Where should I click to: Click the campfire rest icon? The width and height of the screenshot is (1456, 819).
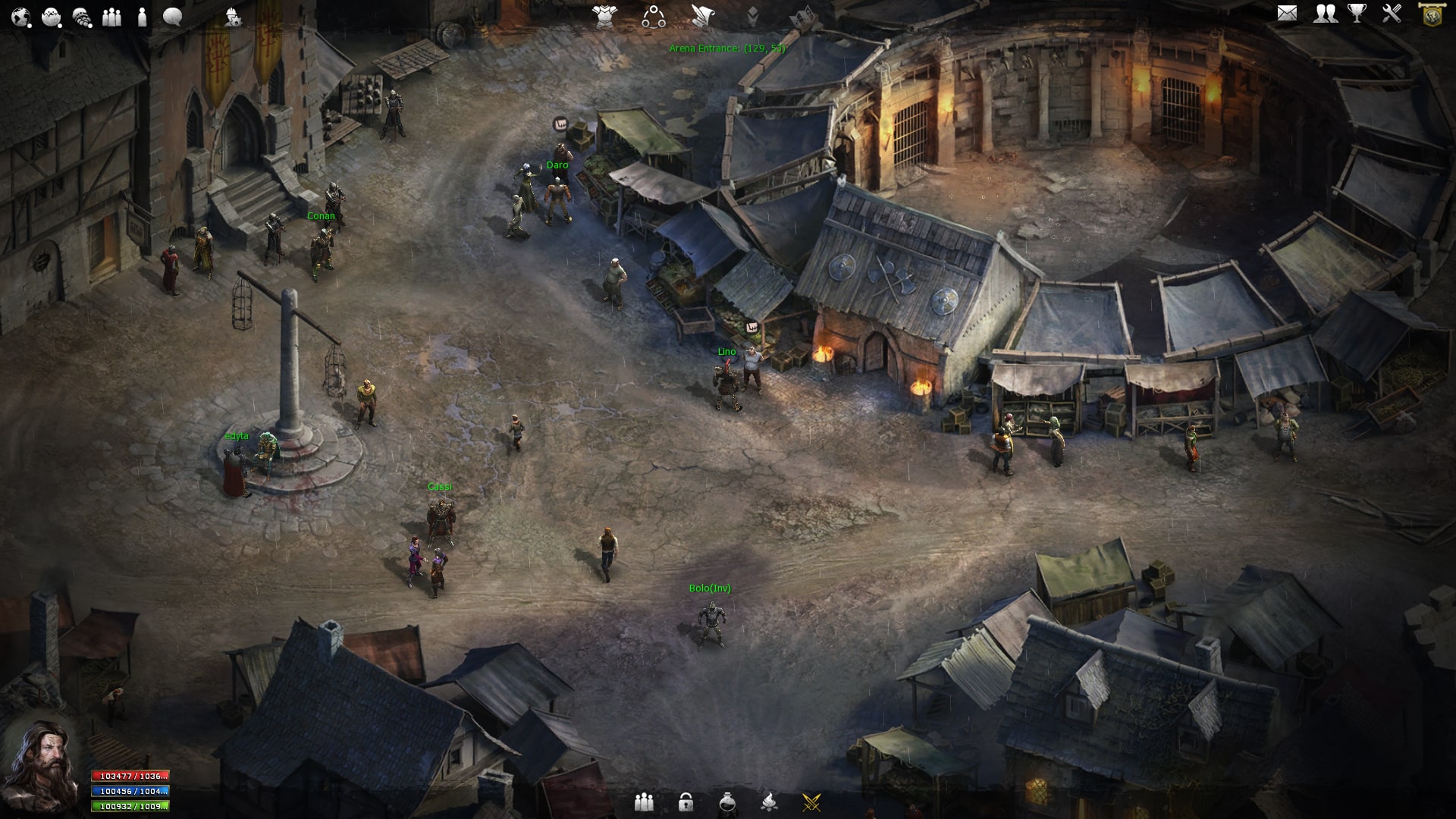769,802
